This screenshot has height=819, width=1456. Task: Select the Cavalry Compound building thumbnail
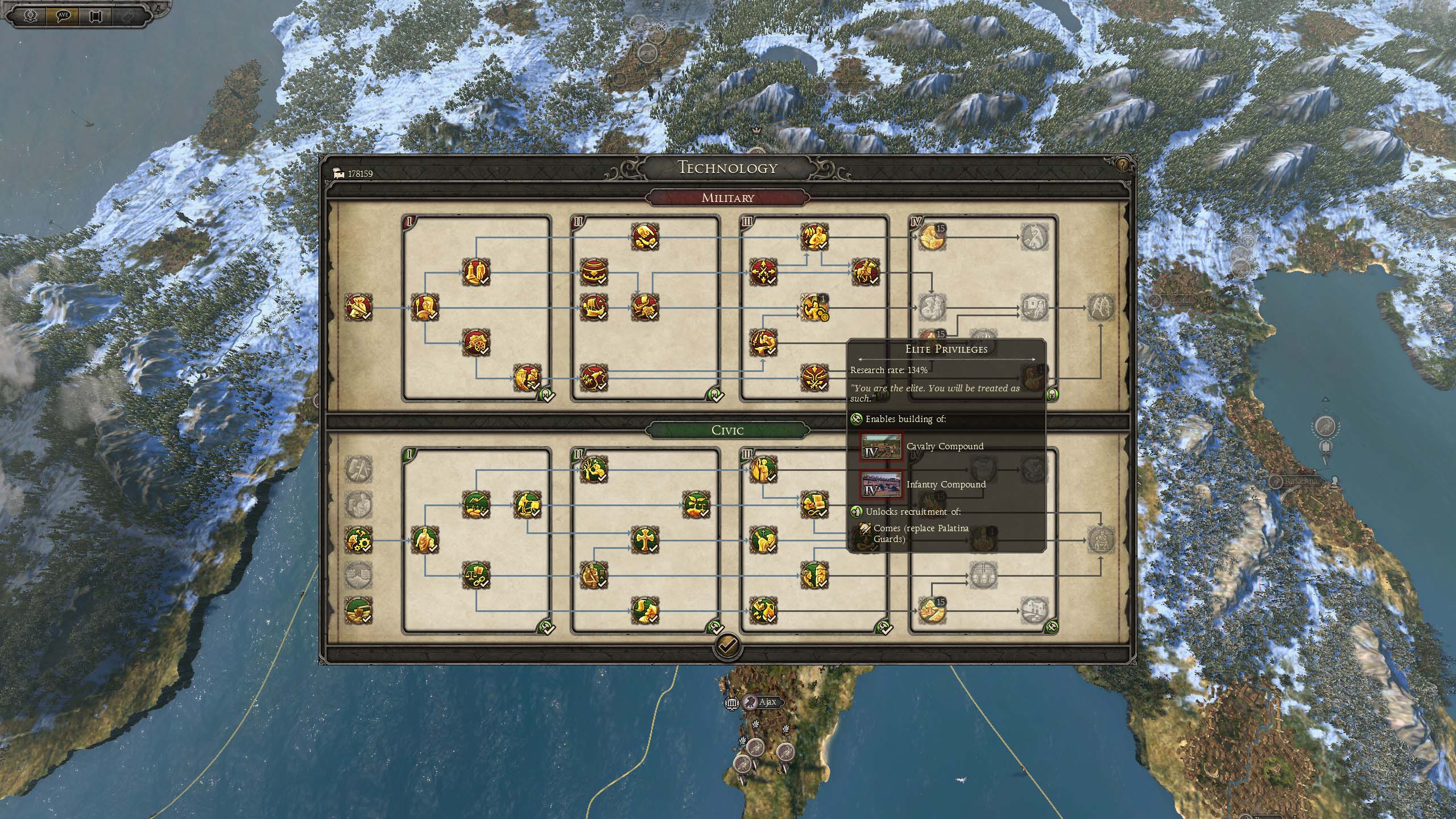point(881,446)
